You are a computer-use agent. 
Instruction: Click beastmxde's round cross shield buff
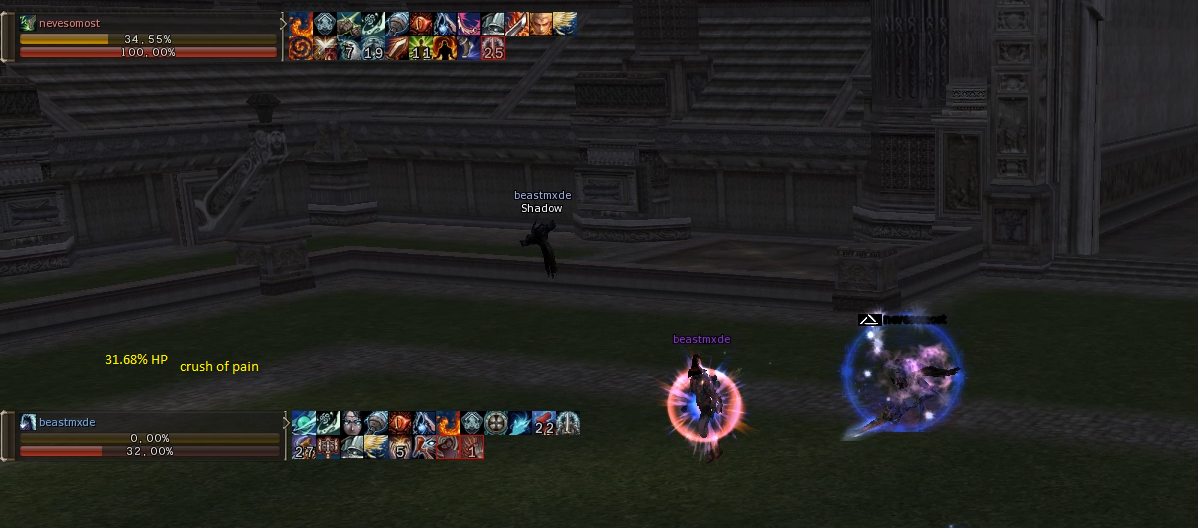click(496, 423)
